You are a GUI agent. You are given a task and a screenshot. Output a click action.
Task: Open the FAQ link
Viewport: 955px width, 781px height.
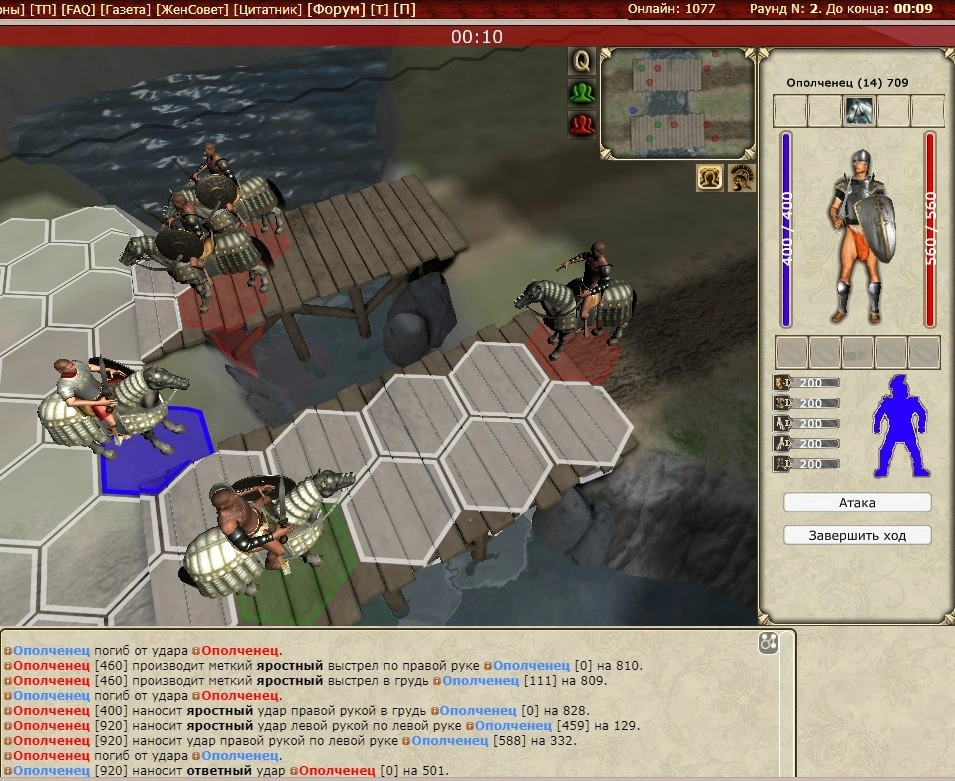pos(77,9)
